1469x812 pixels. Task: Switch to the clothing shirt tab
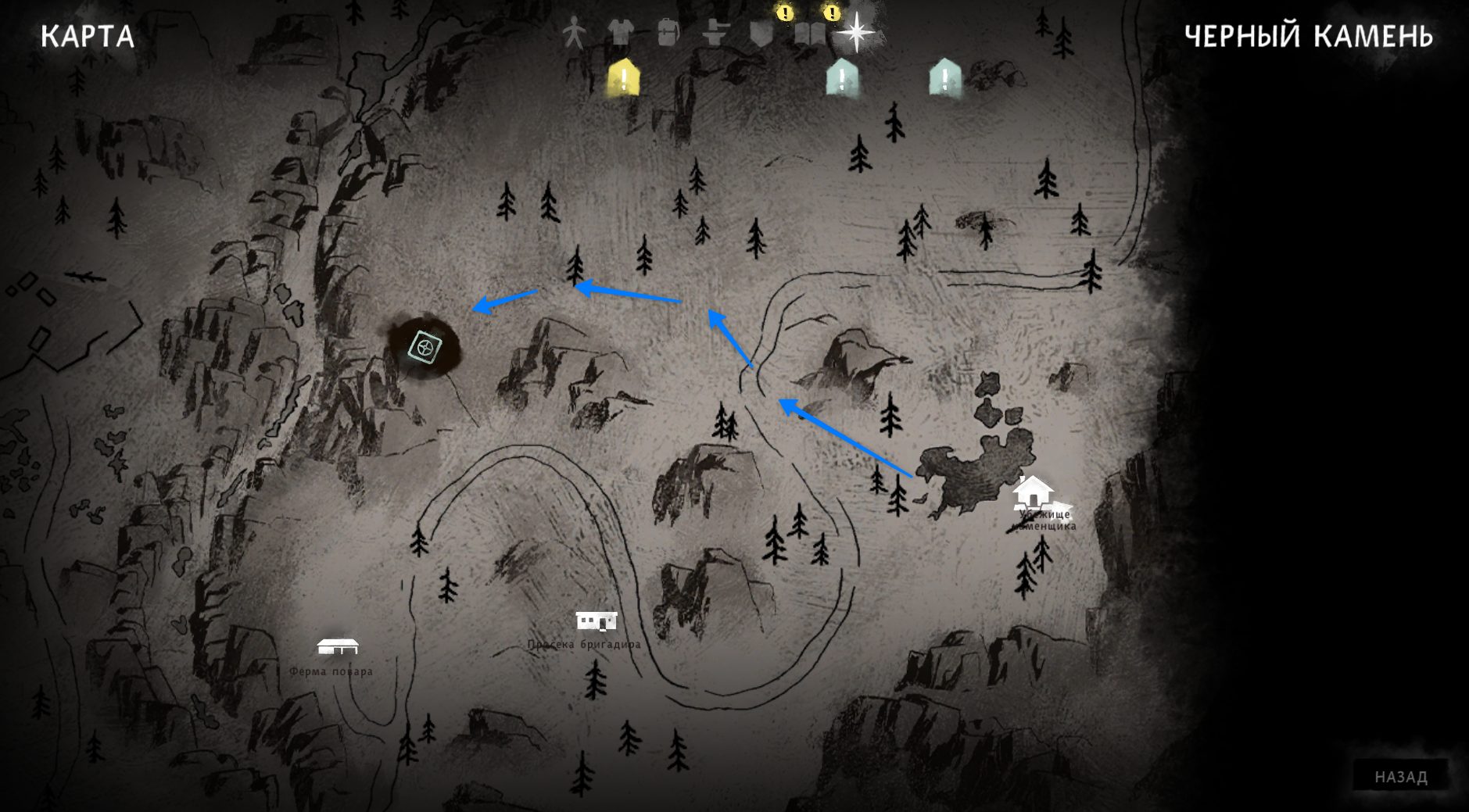[621, 34]
